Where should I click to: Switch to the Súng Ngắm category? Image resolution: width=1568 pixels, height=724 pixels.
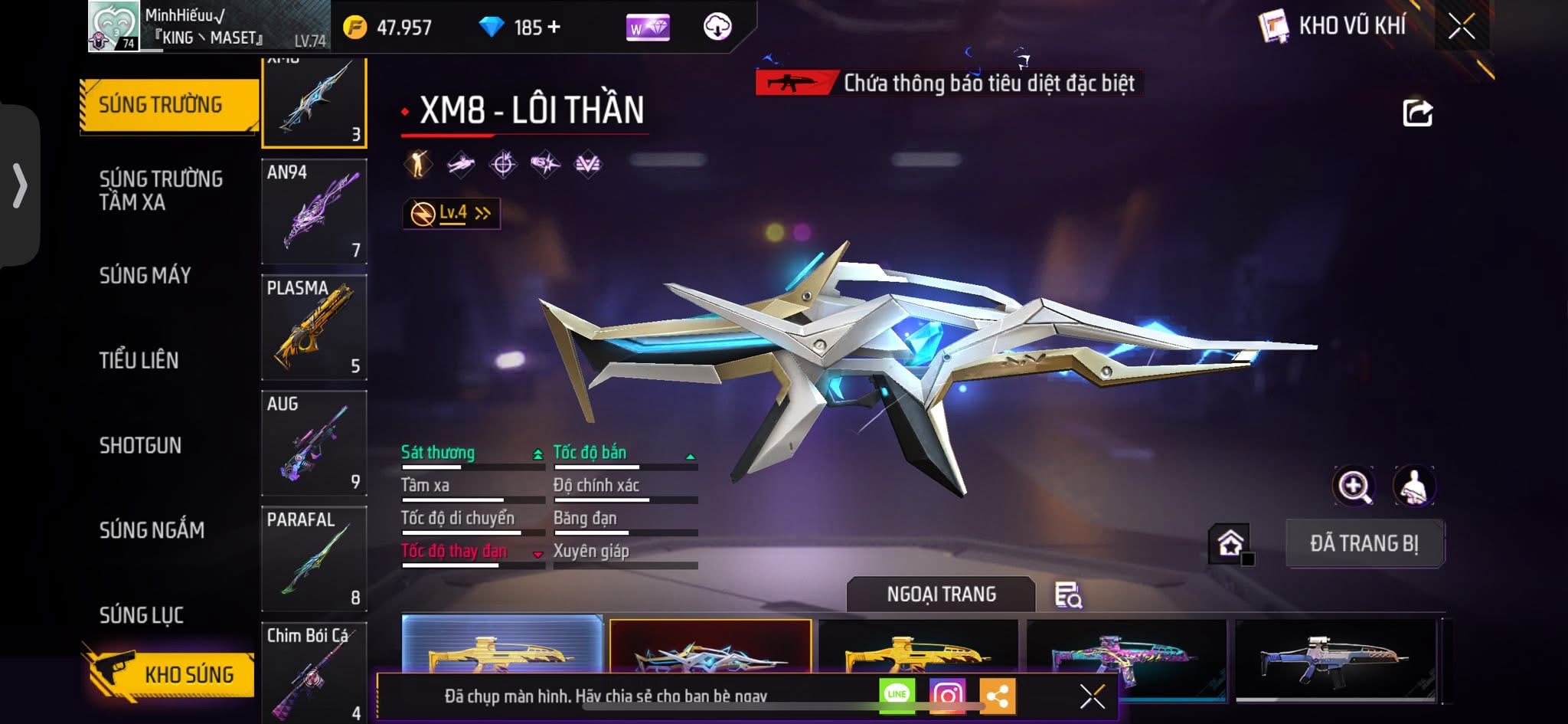152,530
